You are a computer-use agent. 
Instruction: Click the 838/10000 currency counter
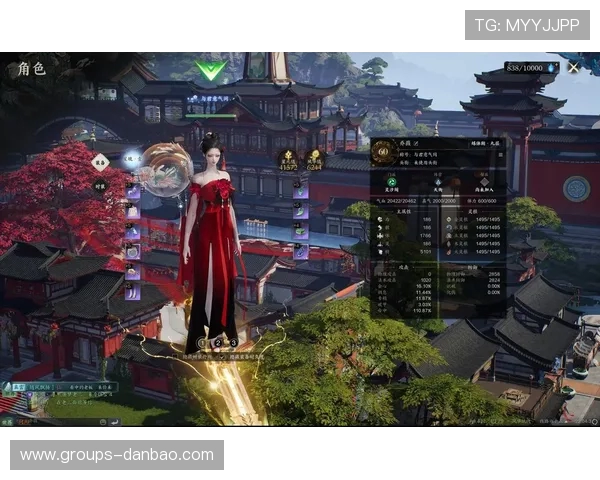[x=526, y=68]
